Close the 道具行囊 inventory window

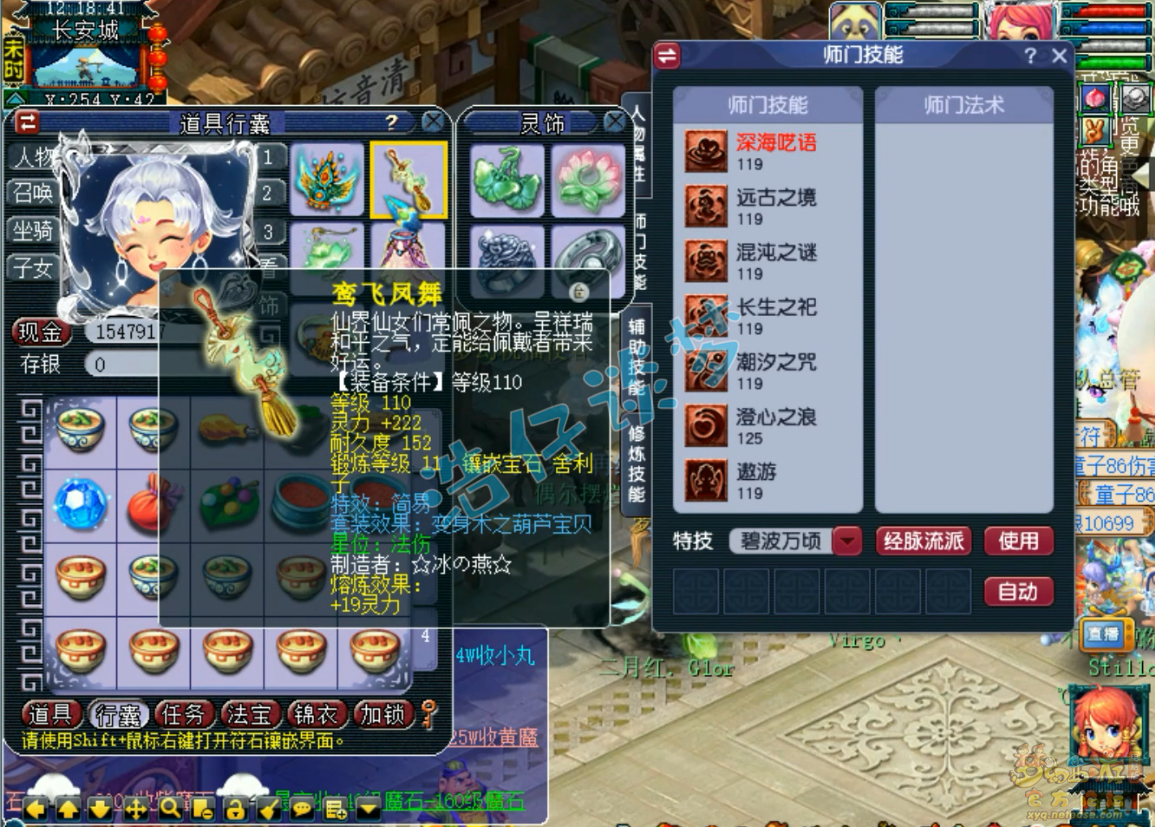tap(432, 122)
